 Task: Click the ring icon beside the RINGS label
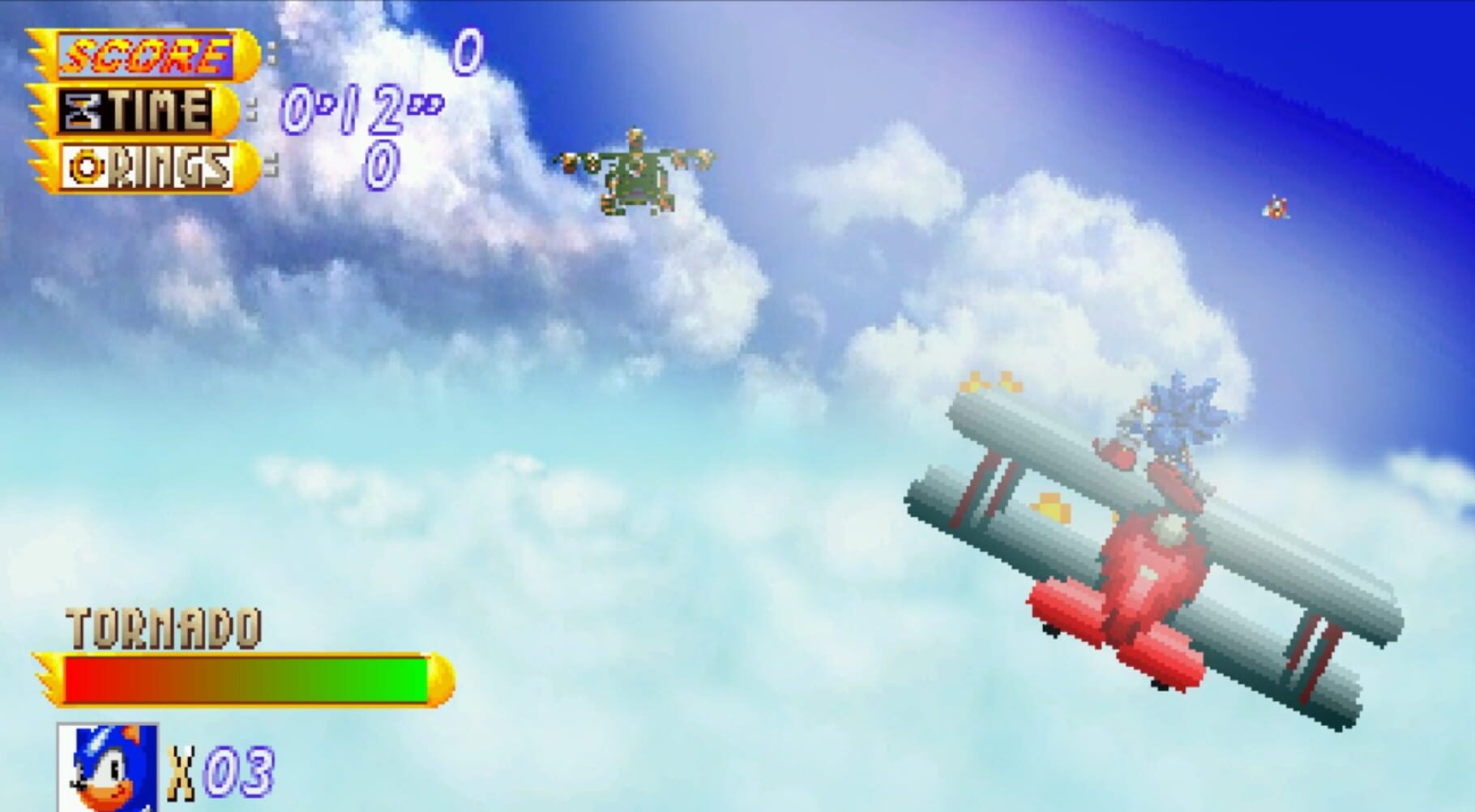pyautogui.click(x=86, y=163)
